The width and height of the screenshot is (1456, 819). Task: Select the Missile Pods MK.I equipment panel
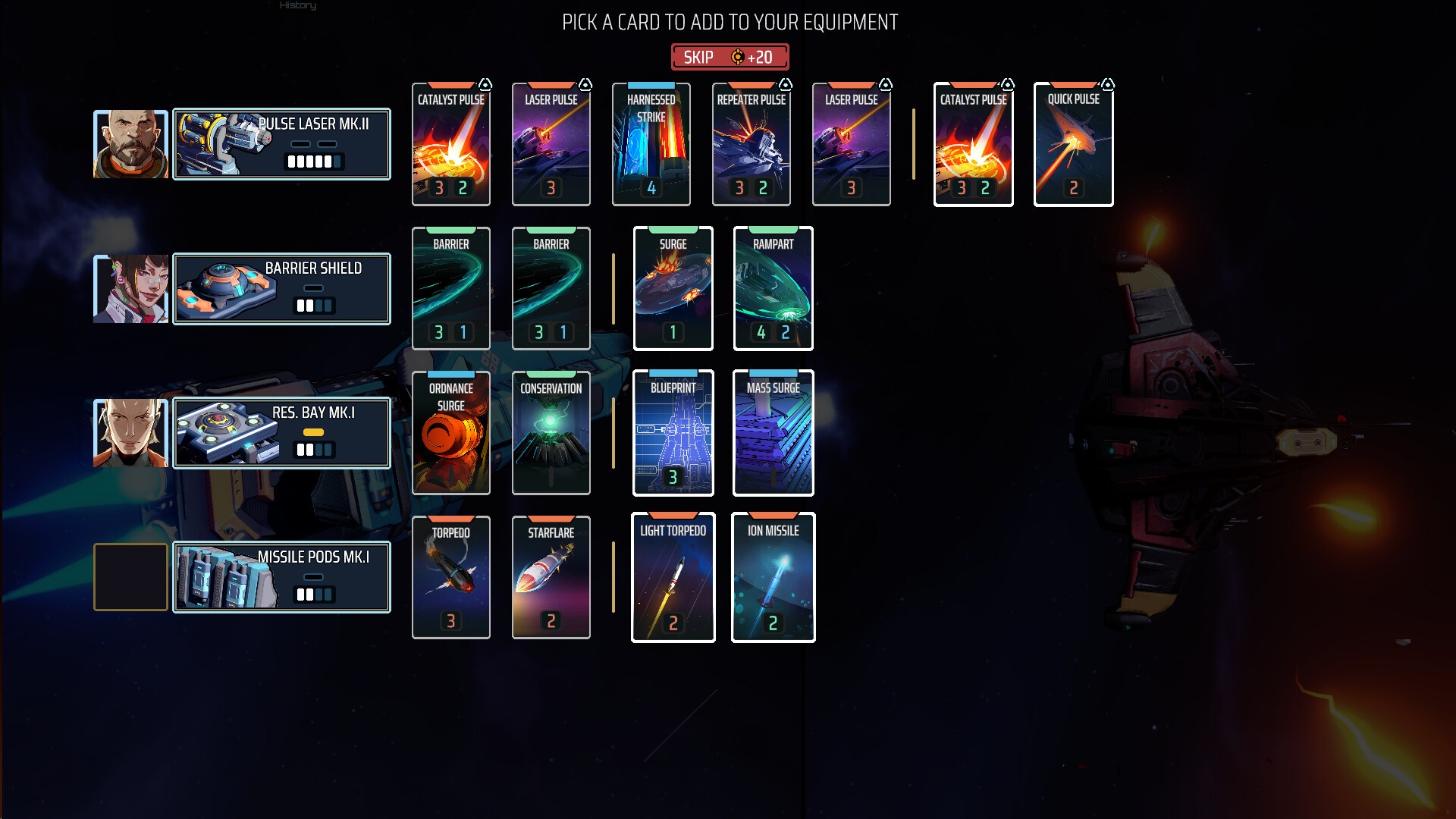[x=281, y=578]
